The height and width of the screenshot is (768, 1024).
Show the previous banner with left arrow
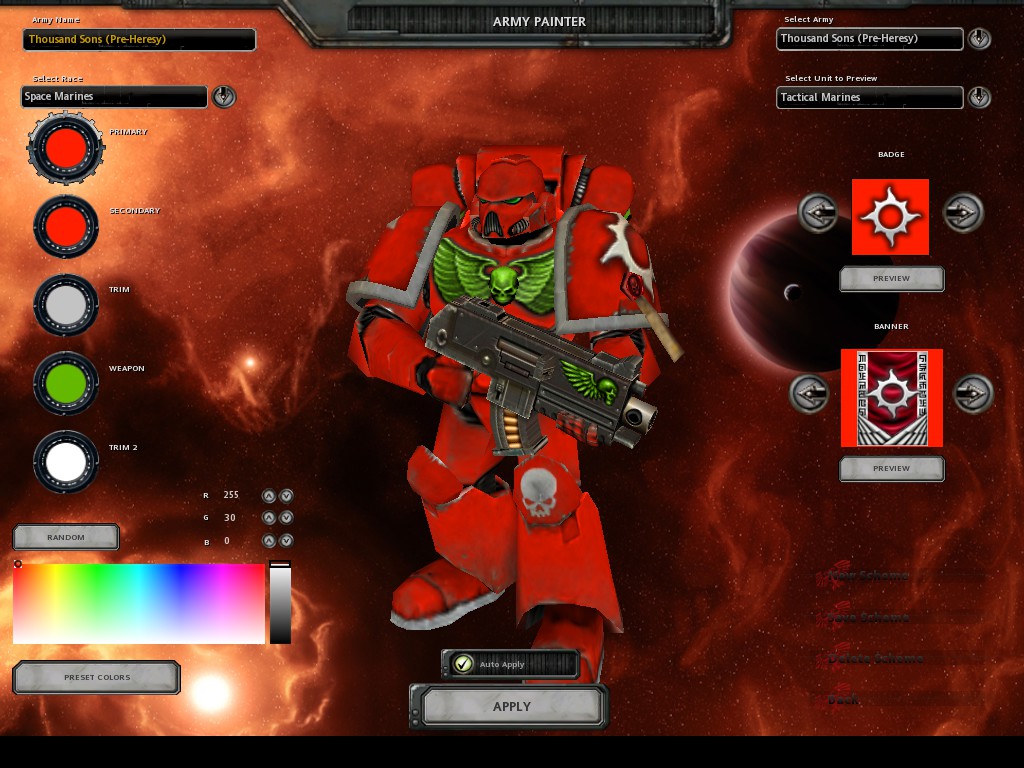coord(810,394)
